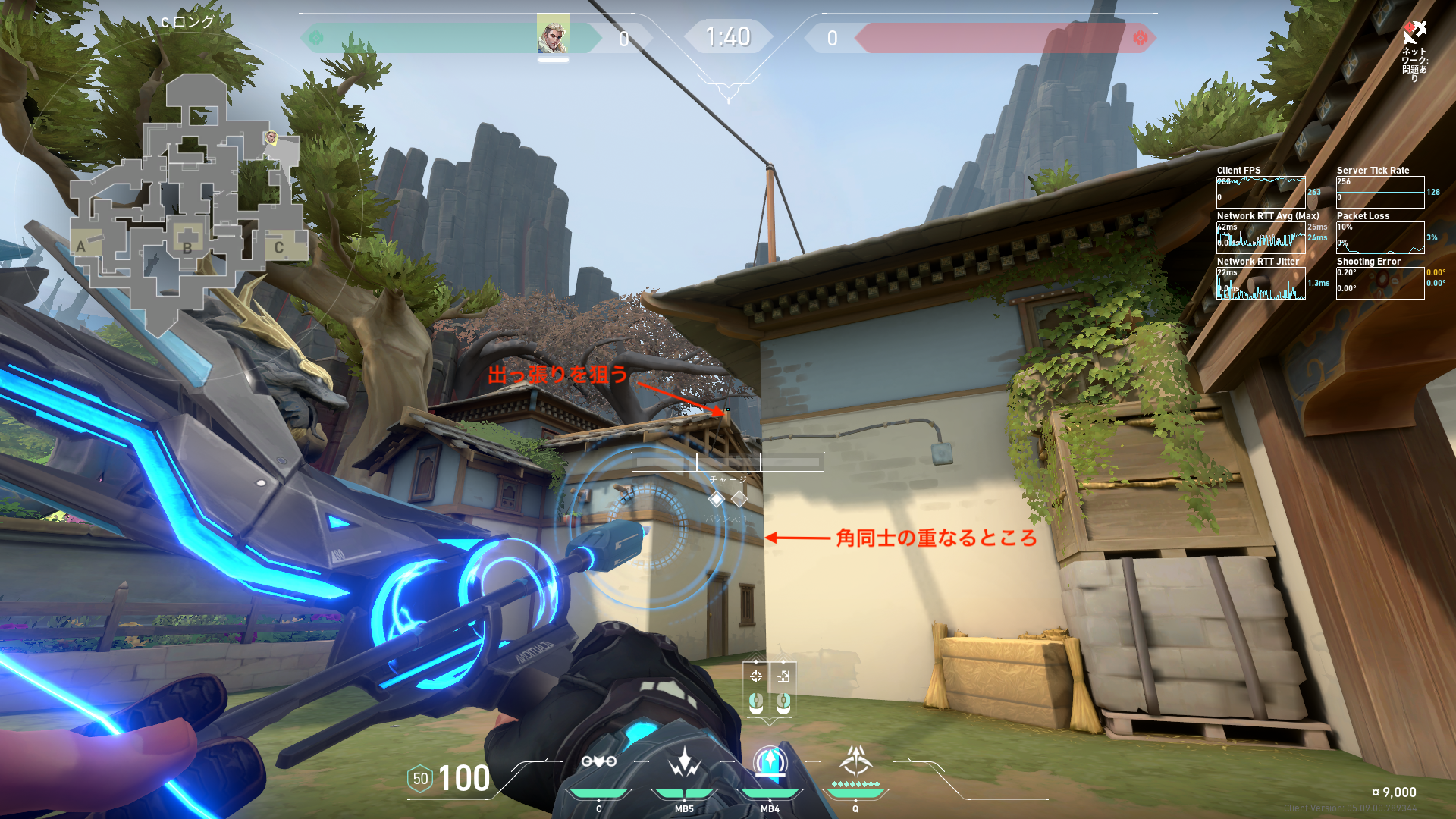The width and height of the screenshot is (1456, 819).
Task: Click the Network RTT Jitter graph
Action: click(1260, 283)
